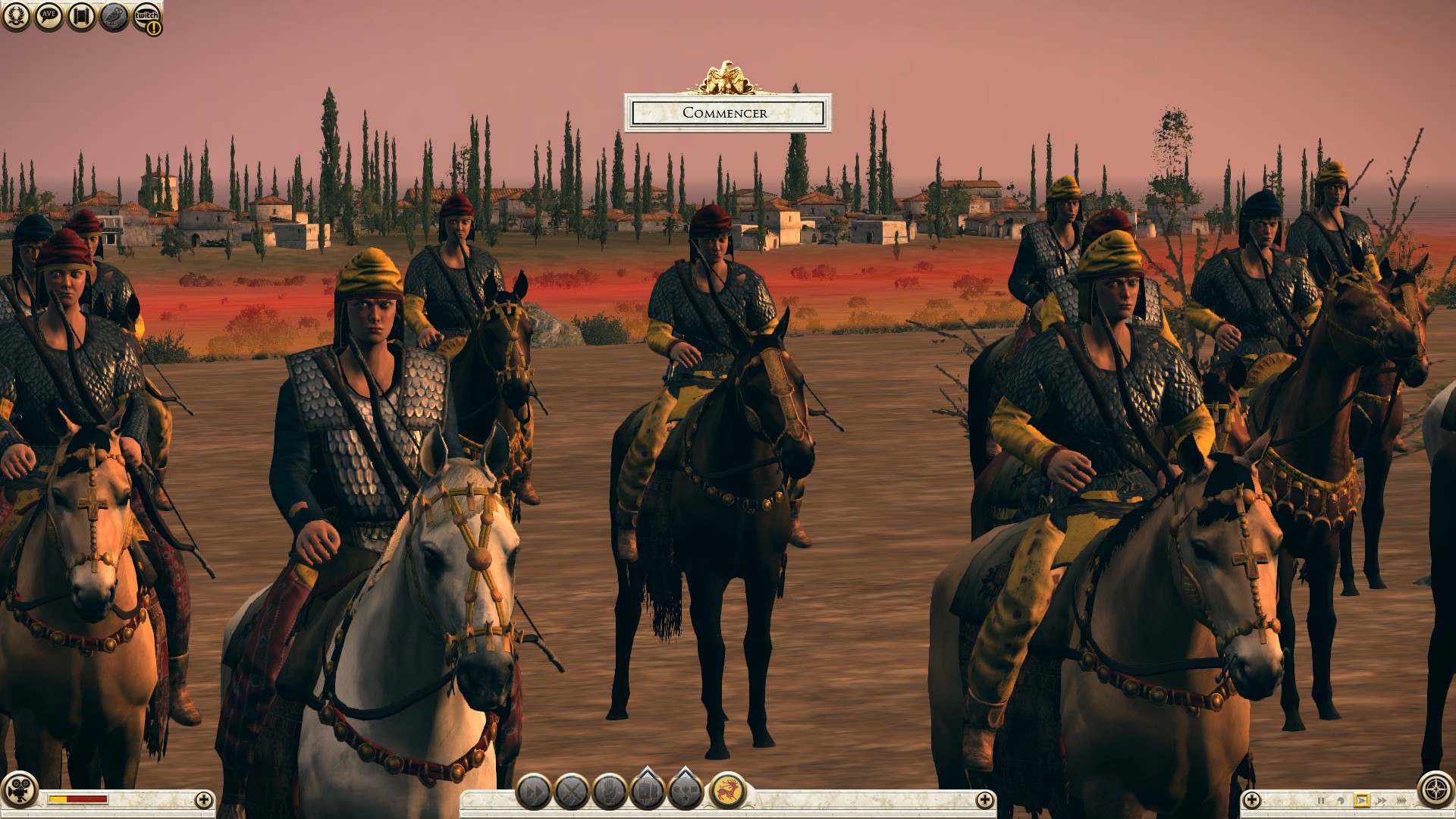Activate the crossed swords melee order

click(x=572, y=792)
